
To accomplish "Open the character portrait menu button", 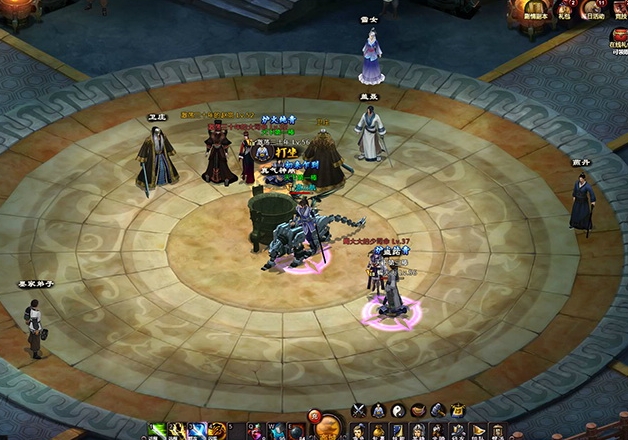I will pos(360,432).
